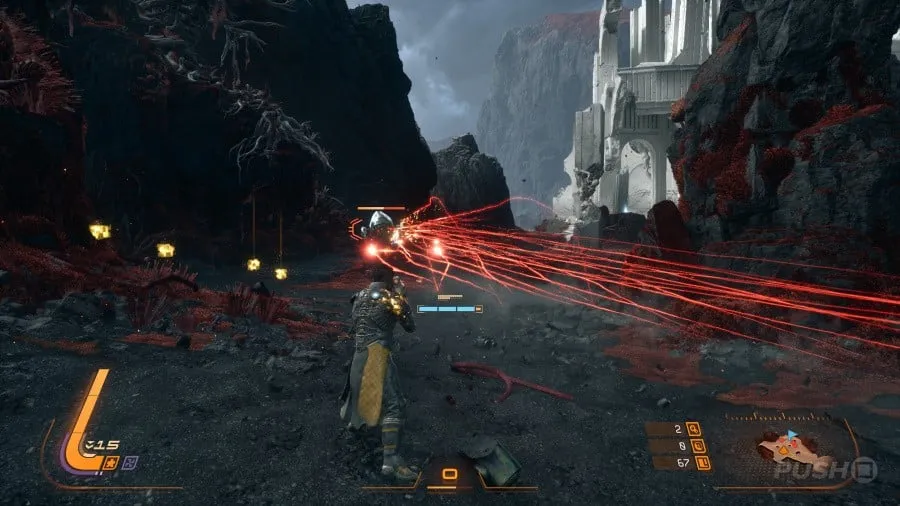The width and height of the screenshot is (900, 506).
Task: Select the purple square status icon
Action: [x=131, y=461]
